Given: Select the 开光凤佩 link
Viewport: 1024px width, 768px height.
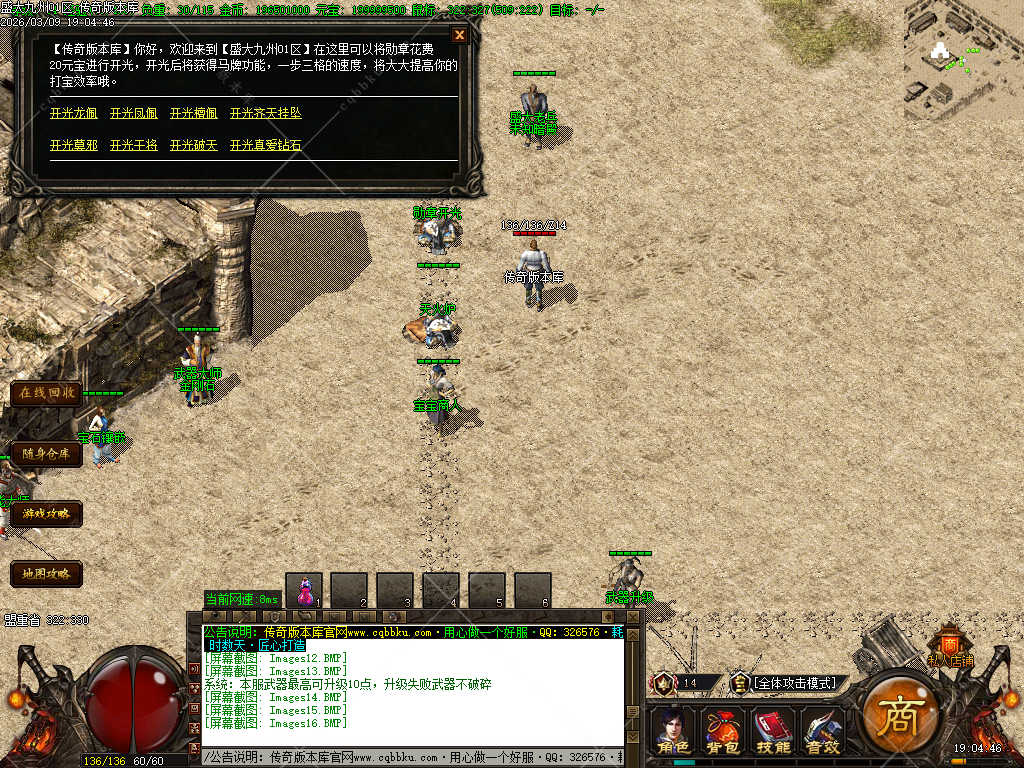Looking at the screenshot, I should tap(134, 114).
